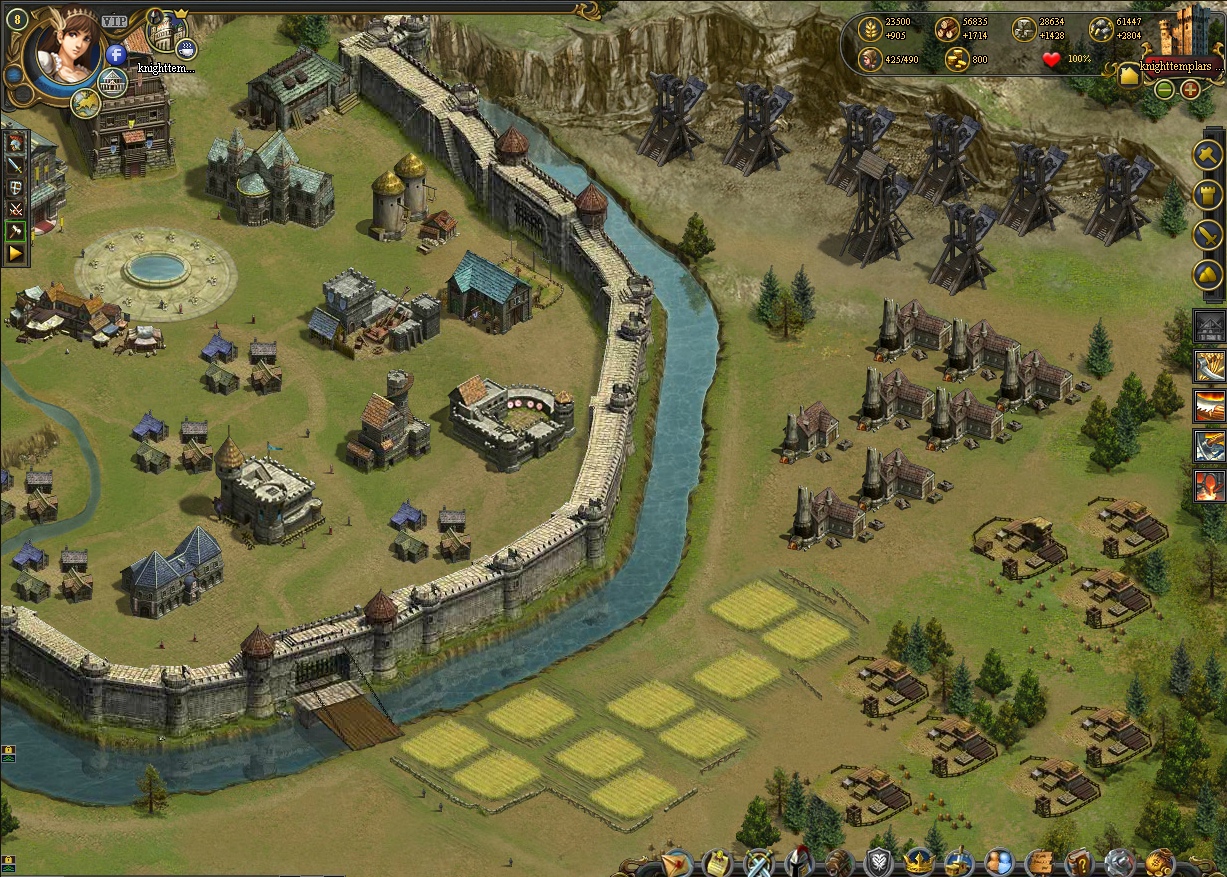The height and width of the screenshot is (877, 1227).
Task: Open the gold crown icon
Action: pyautogui.click(x=917, y=861)
